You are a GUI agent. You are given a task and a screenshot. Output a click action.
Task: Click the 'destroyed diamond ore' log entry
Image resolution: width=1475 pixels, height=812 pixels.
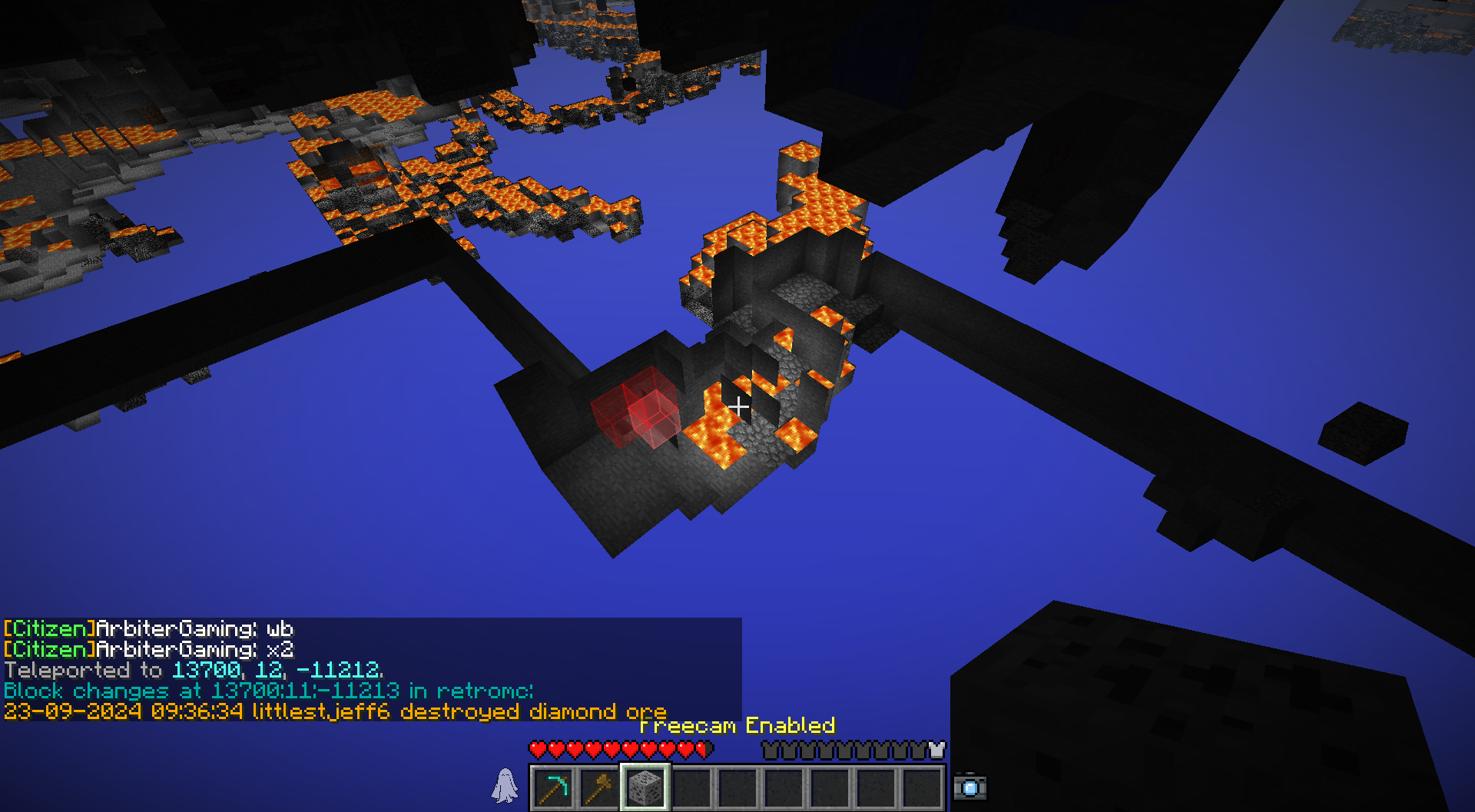pos(335,712)
